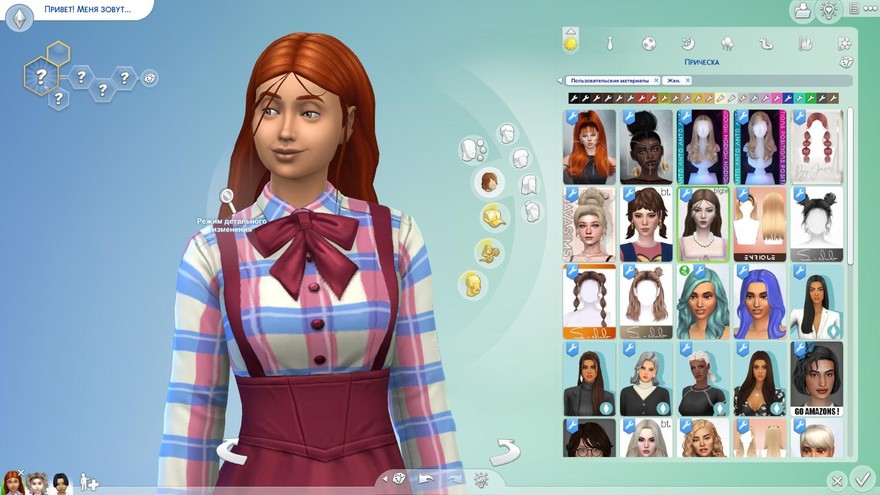The image size is (880, 495).
Task: Remove the 'Жен.' filter tag
Action: pos(684,80)
